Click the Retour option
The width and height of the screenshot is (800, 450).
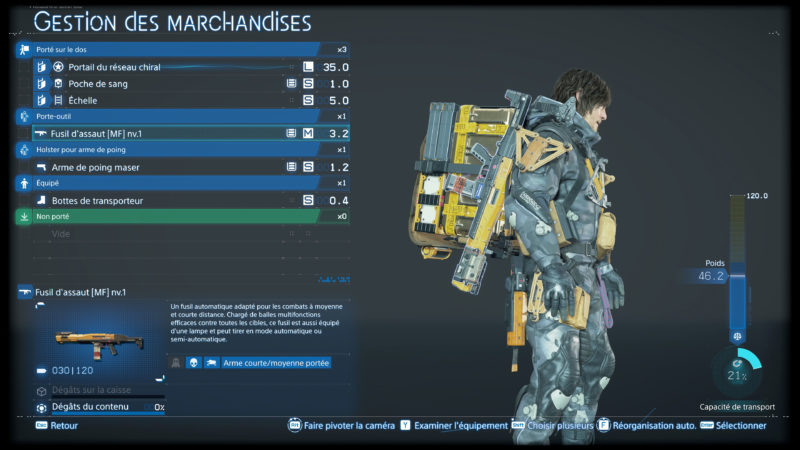pyautogui.click(x=64, y=425)
